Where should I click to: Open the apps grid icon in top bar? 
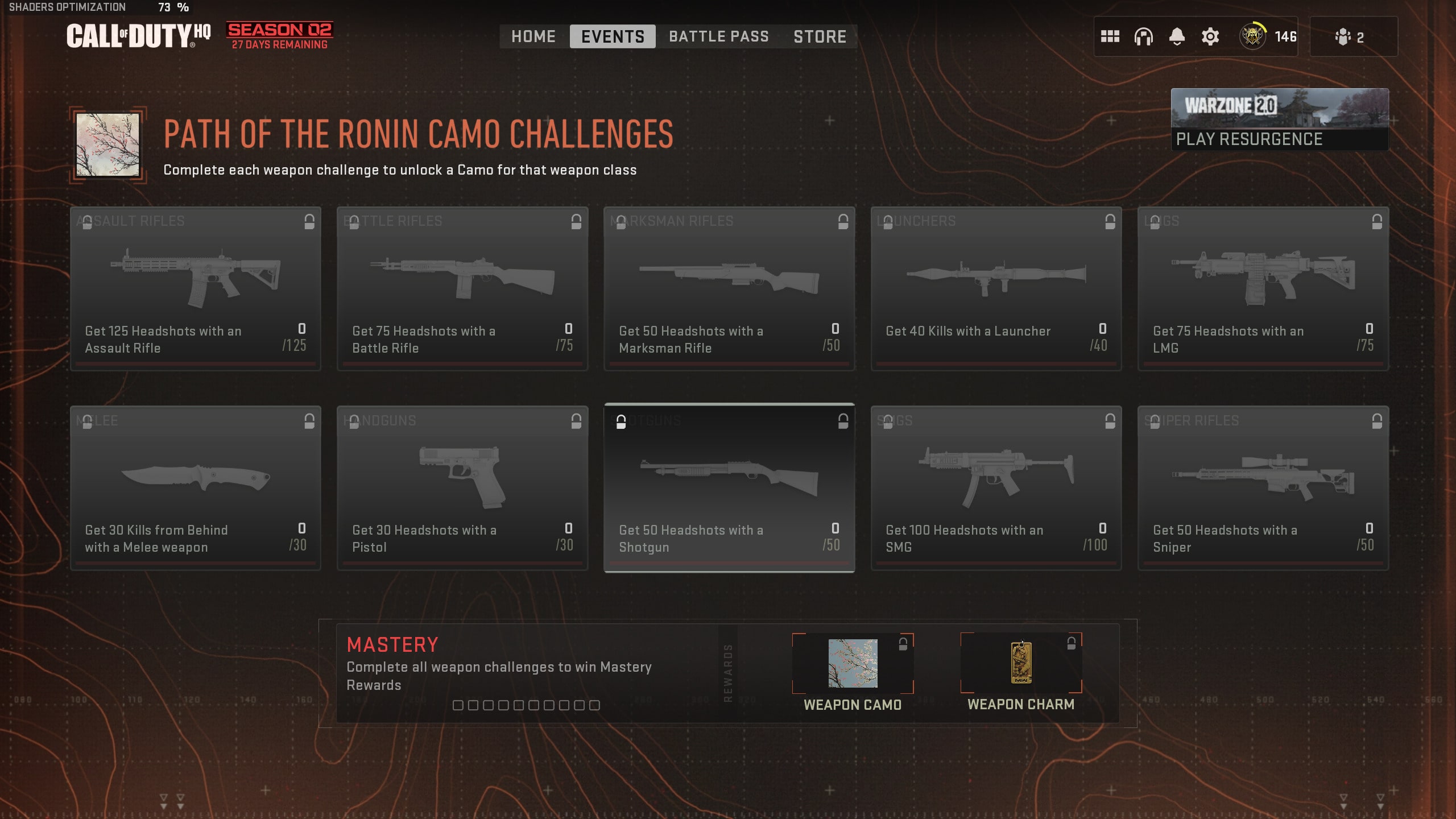[1111, 36]
